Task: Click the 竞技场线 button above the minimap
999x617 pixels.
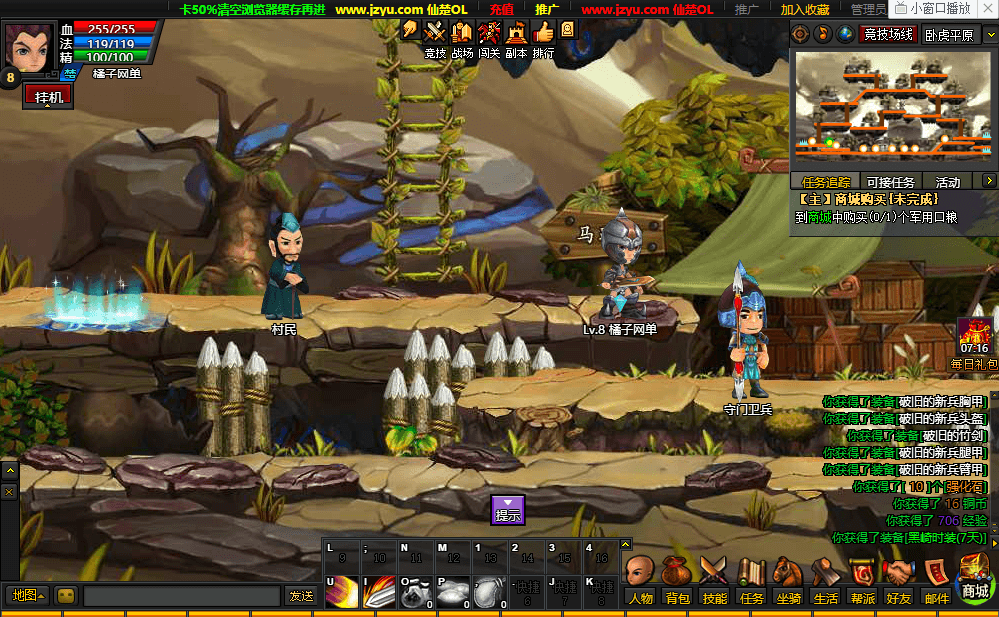Action: pos(889,34)
